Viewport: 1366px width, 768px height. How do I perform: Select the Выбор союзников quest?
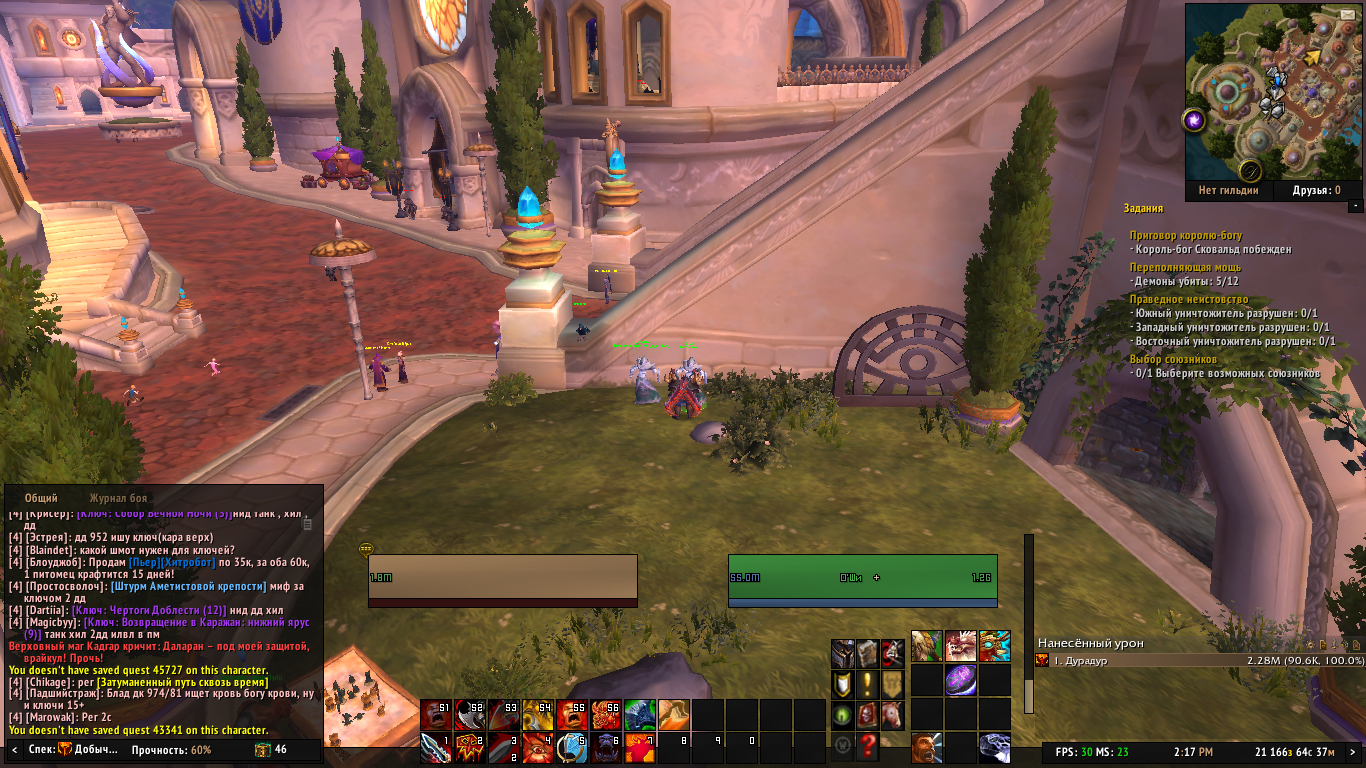[1173, 359]
